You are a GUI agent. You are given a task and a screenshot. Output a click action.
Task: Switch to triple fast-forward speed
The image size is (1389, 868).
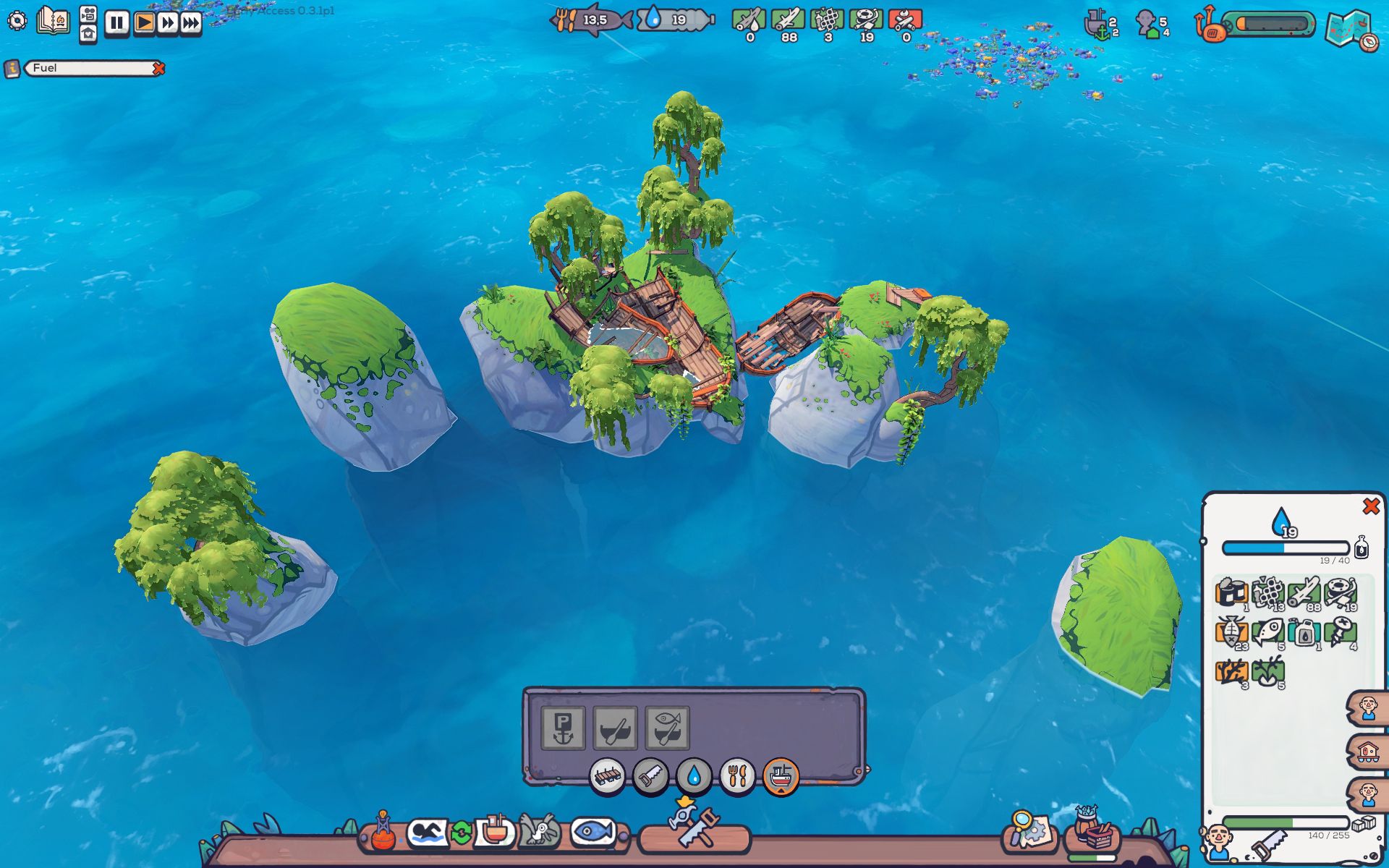pos(191,23)
